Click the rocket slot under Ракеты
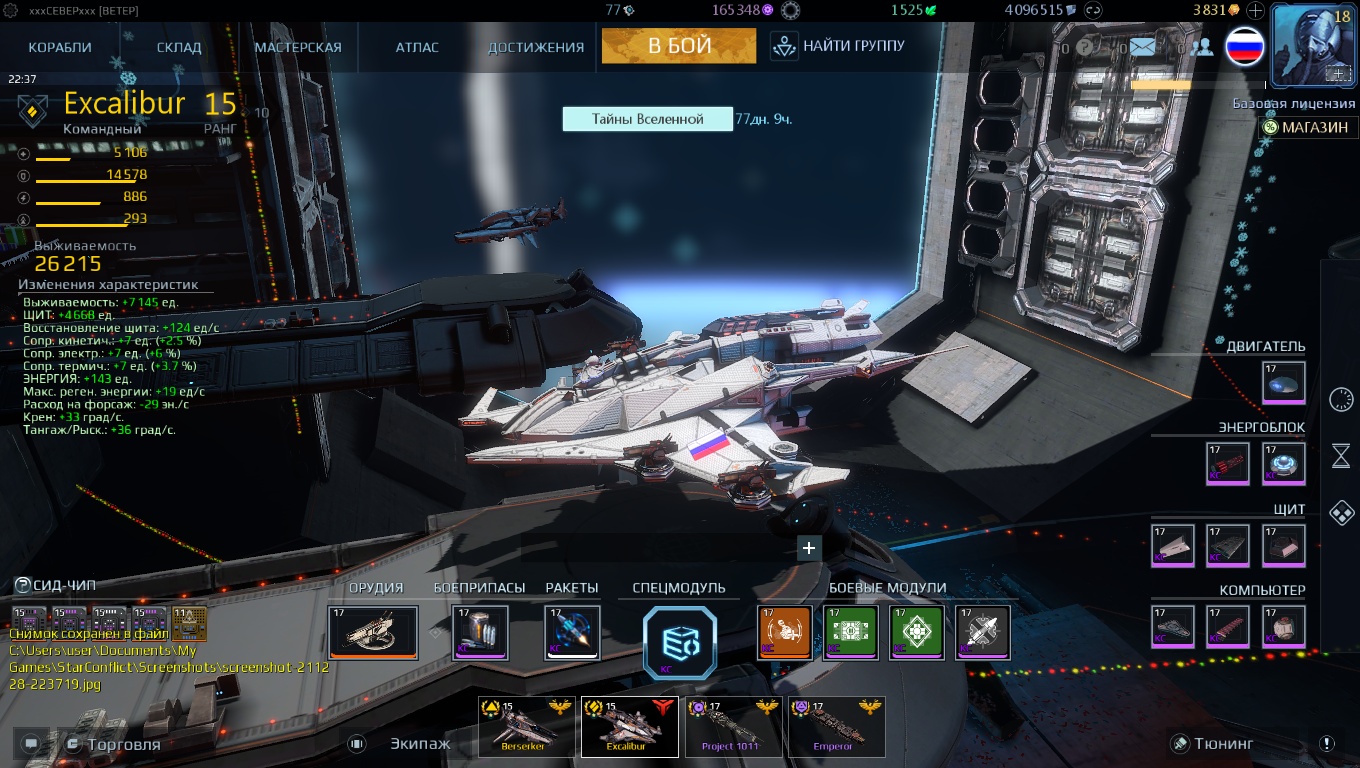The image size is (1360, 768). pos(572,633)
